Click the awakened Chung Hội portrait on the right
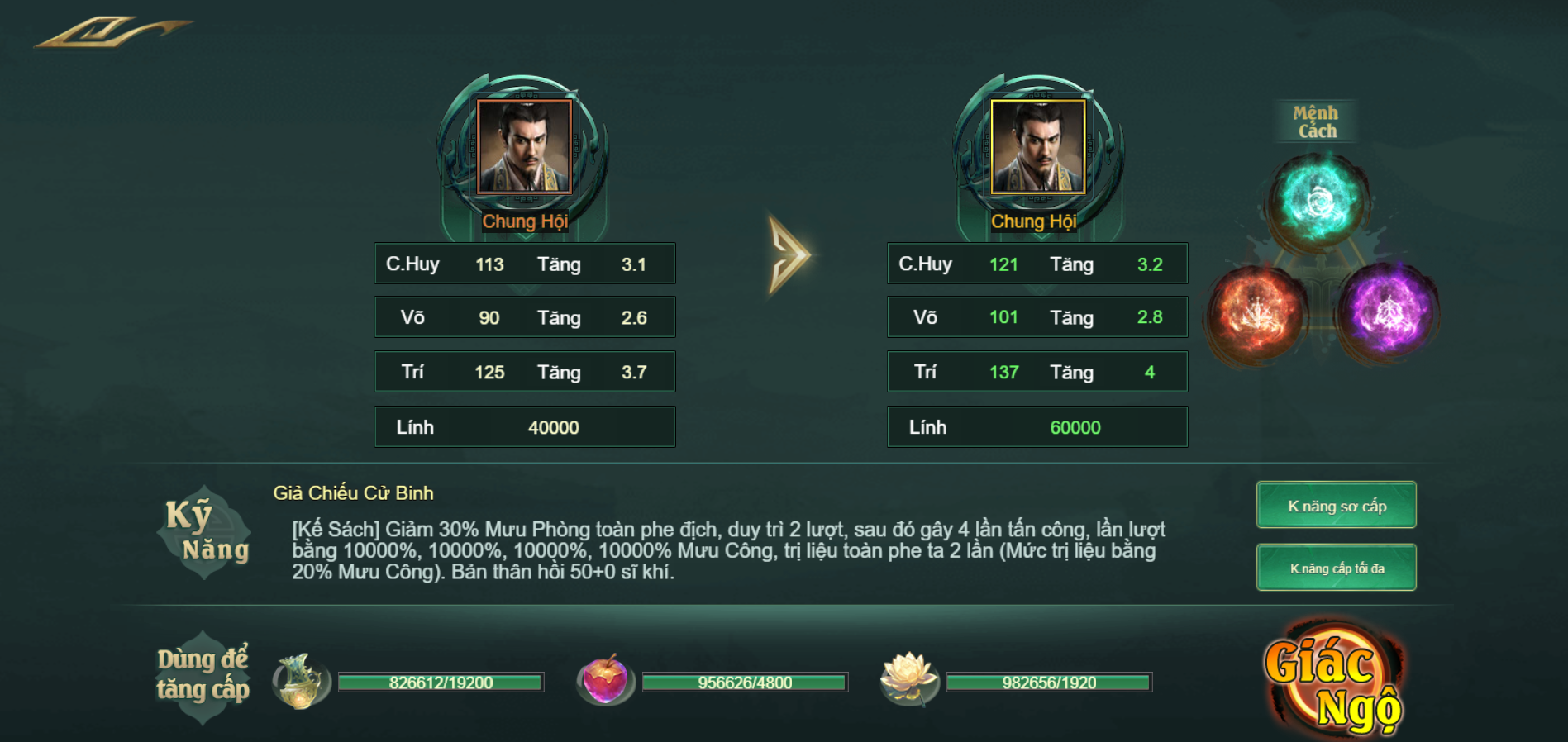1568x742 pixels. pyautogui.click(x=1037, y=147)
